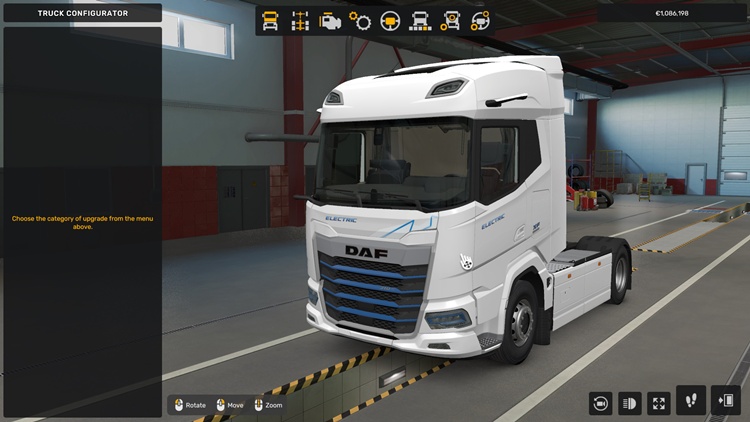
Task: Select the chassis upgrade category
Action: point(299,20)
